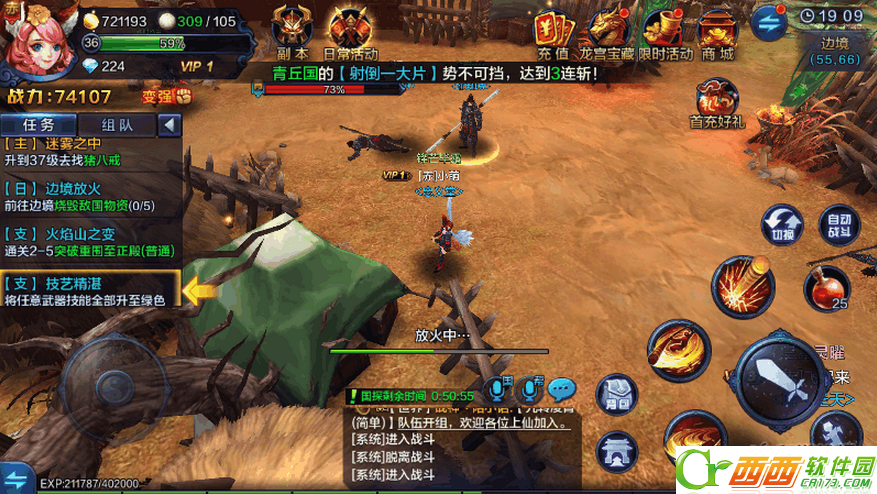The width and height of the screenshot is (877, 494).
Task: Select the 边境放火 daily quest entry
Action: pos(90,197)
